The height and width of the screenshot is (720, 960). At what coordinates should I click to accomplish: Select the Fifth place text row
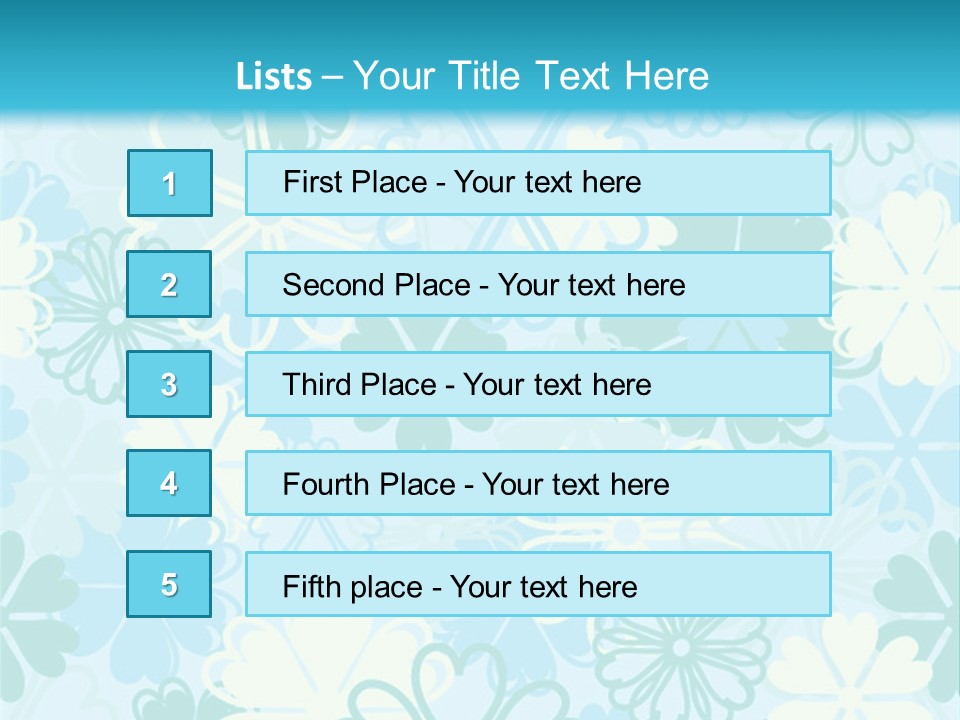click(538, 584)
